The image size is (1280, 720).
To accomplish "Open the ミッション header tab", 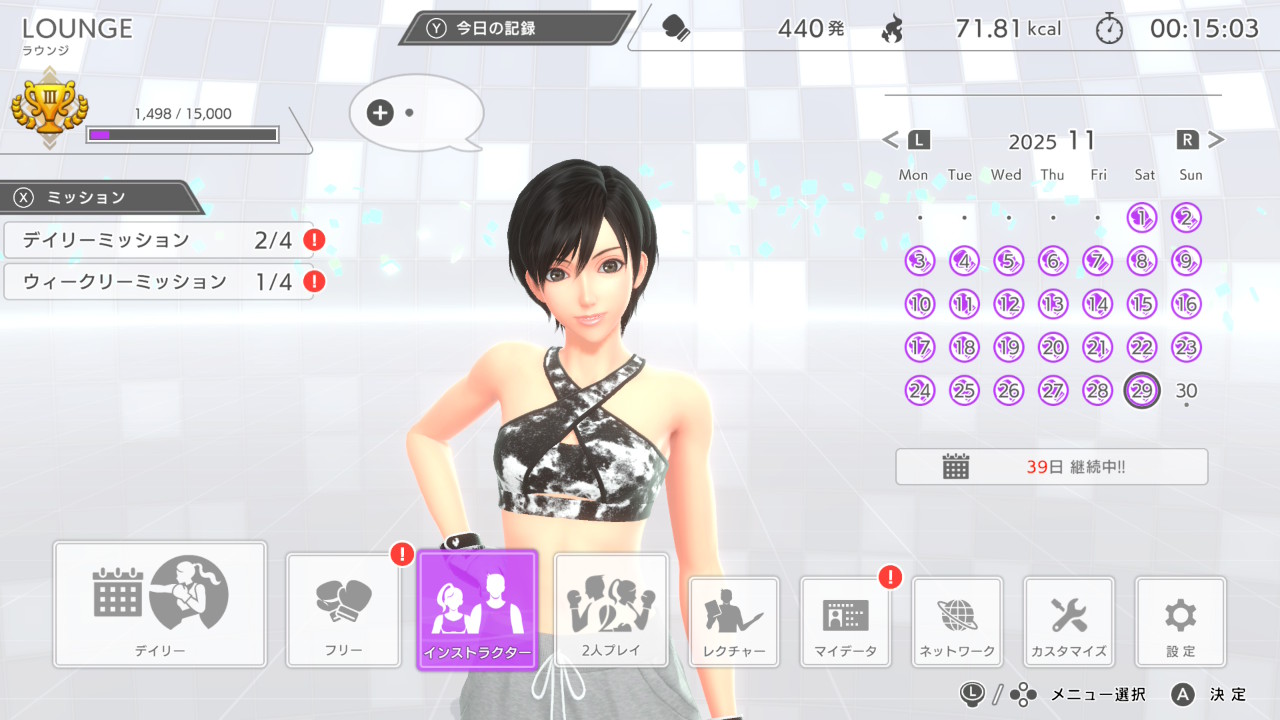I will click(100, 197).
